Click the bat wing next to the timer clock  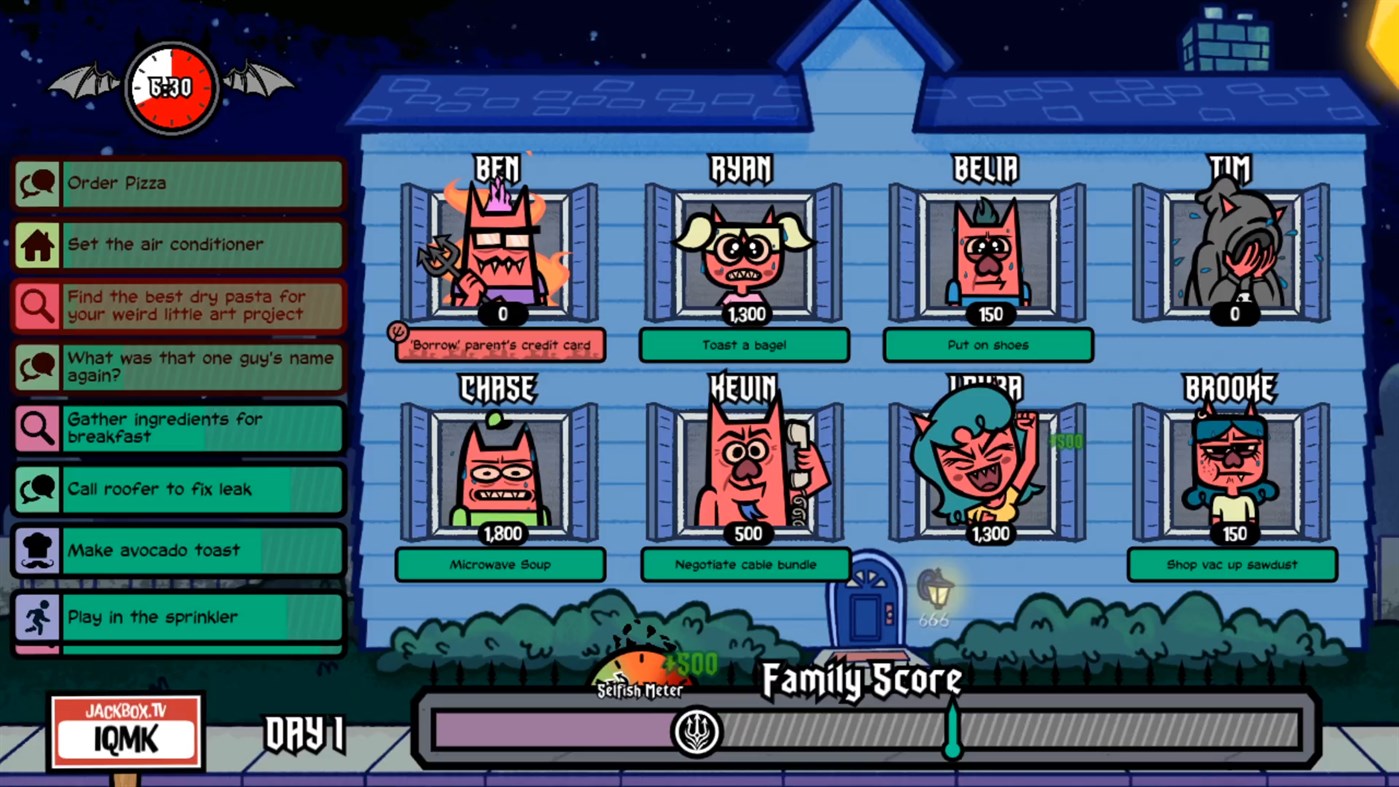[x=85, y=78]
